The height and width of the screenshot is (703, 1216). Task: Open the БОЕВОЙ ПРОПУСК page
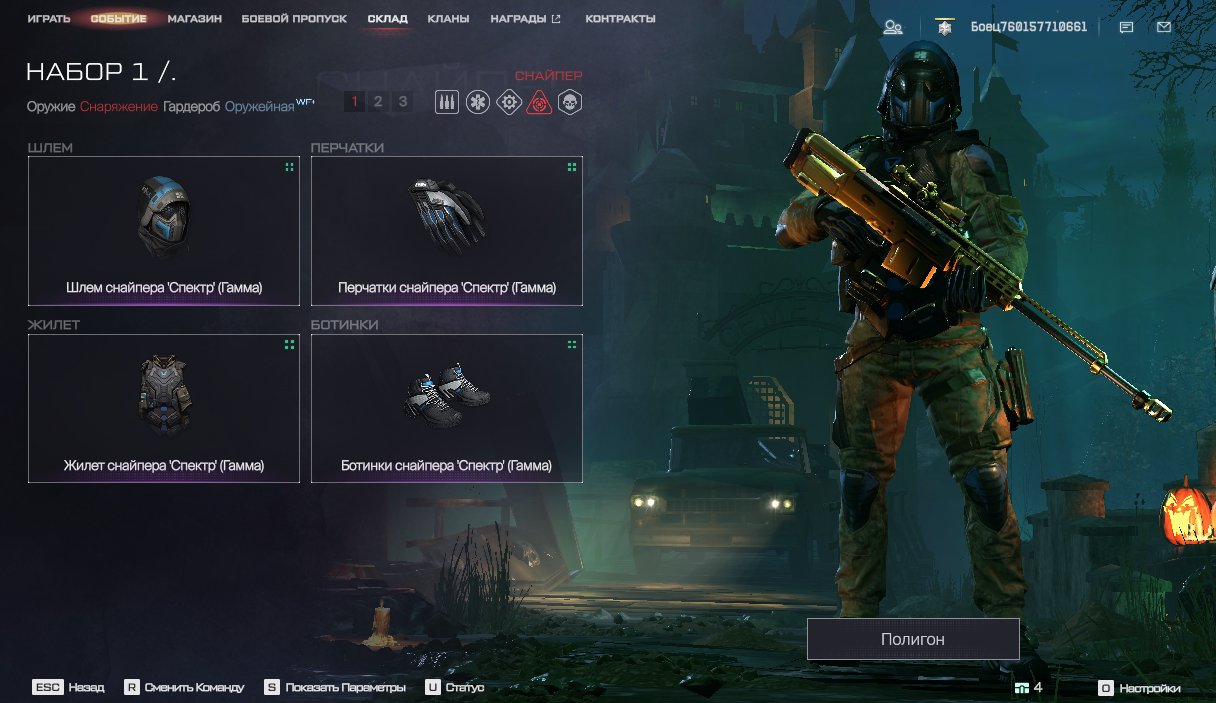click(294, 19)
